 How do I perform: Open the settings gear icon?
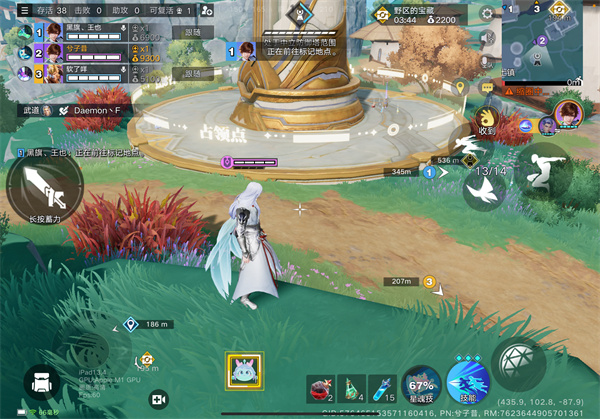pyautogui.click(x=487, y=14)
